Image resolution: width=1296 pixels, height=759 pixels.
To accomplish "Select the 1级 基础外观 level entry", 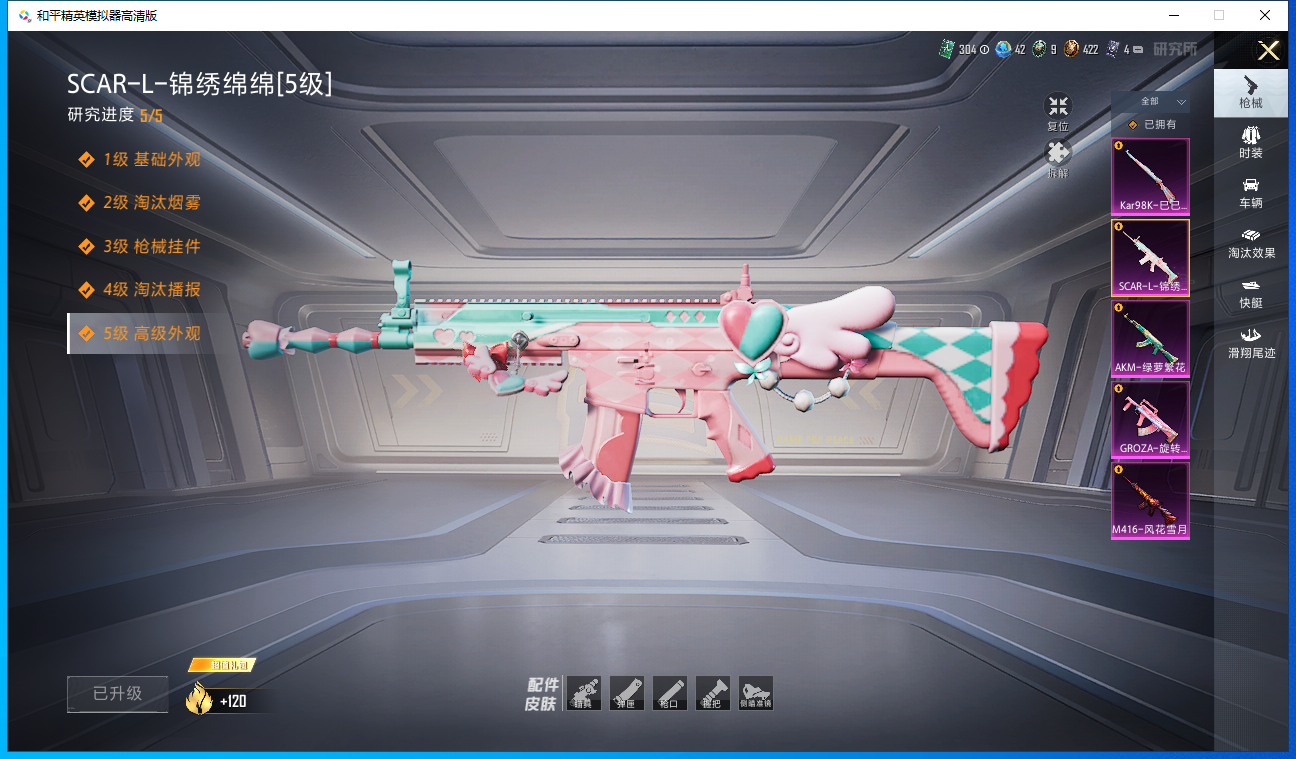I will [x=150, y=159].
